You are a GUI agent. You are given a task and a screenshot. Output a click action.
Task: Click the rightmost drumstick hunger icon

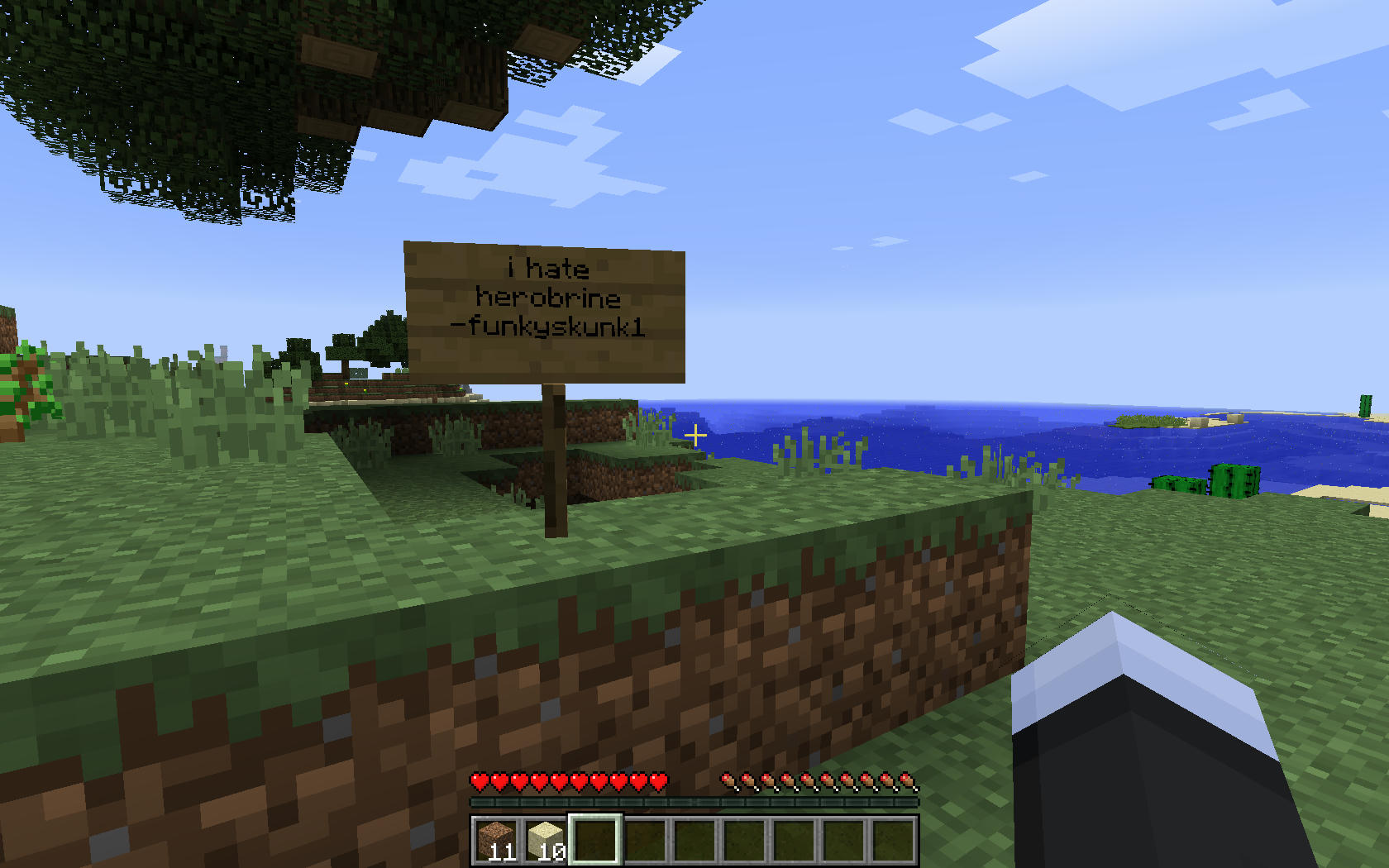coord(906,780)
